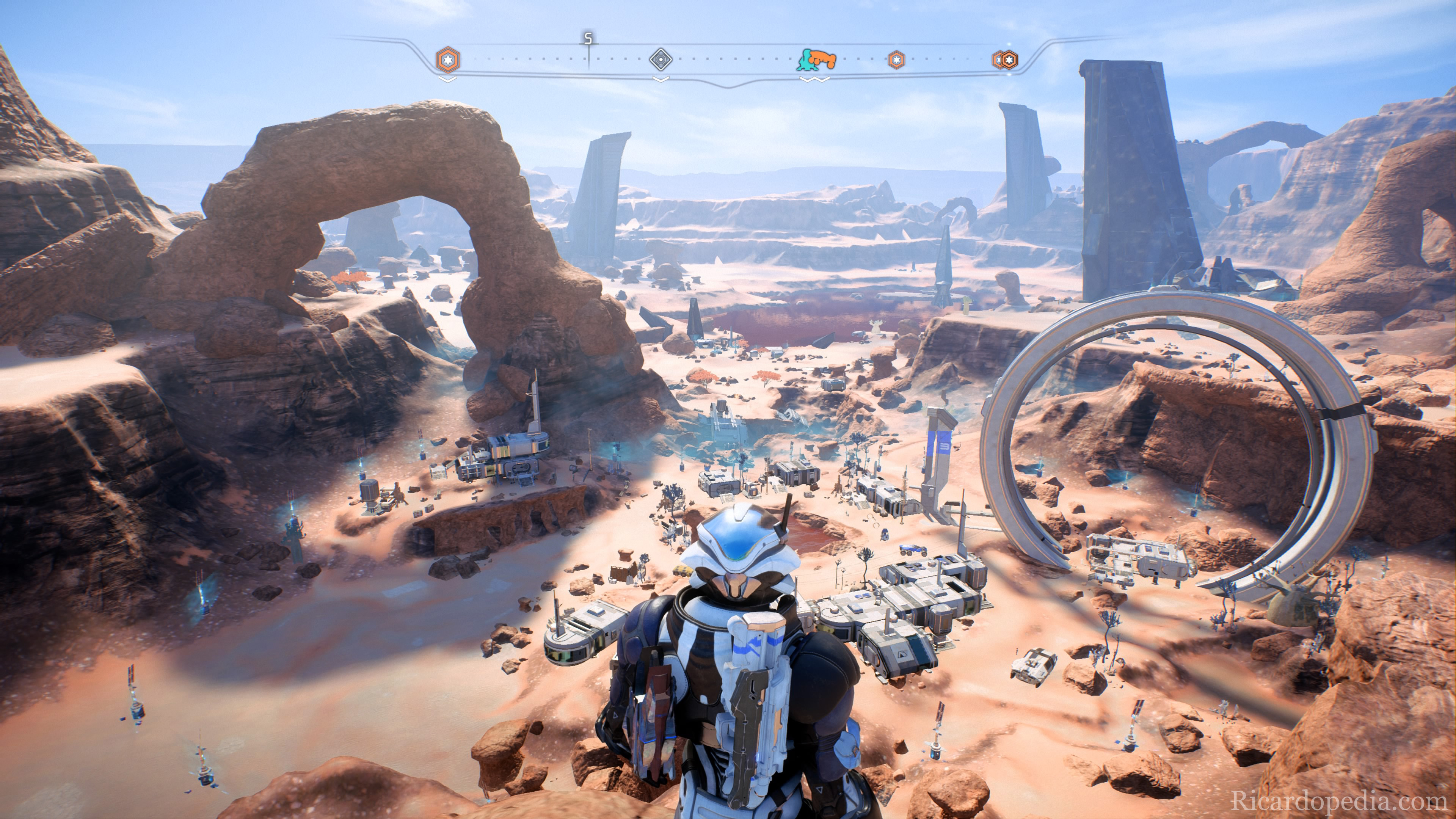Select the largest orange hexagon star marker
1456x819 pixels.
(x=448, y=60)
